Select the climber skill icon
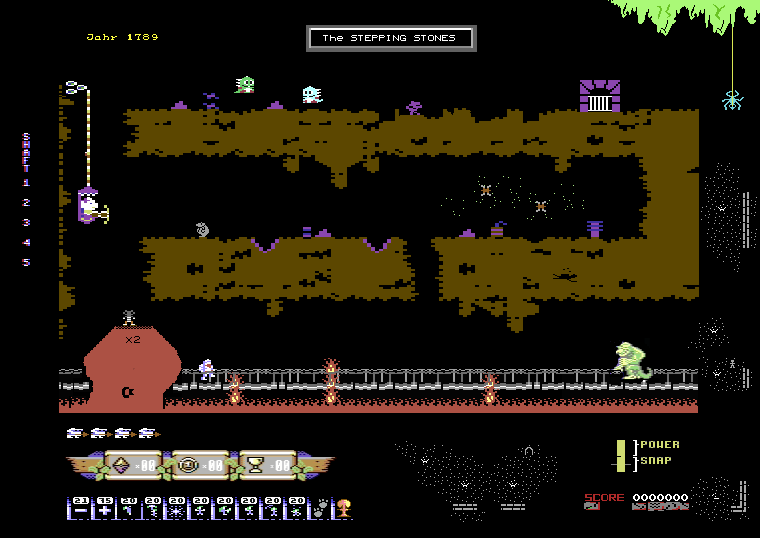 [x=129, y=508]
